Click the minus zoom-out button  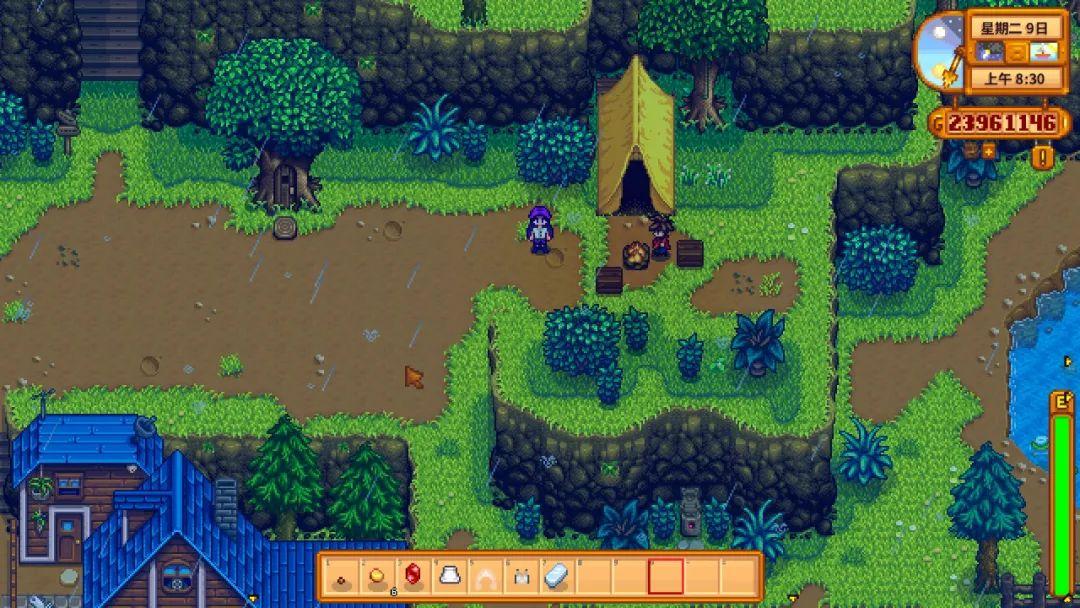click(968, 152)
